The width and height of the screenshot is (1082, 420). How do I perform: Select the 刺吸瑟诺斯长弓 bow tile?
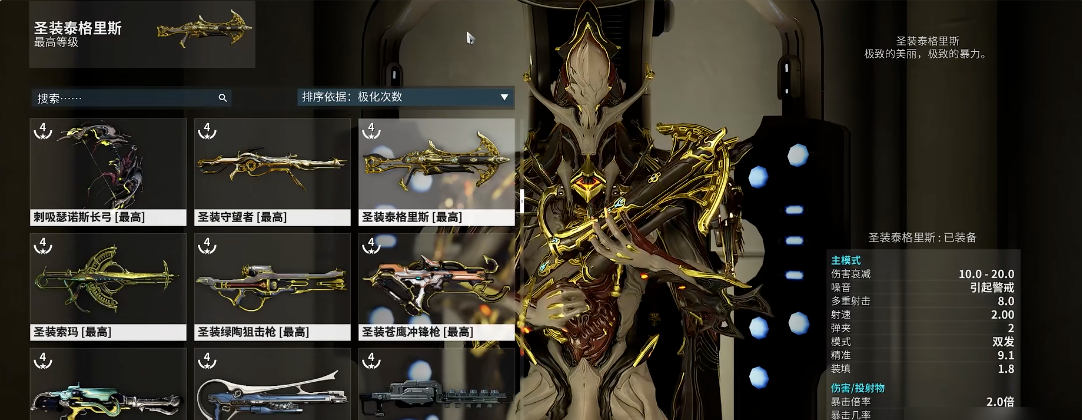[x=108, y=170]
